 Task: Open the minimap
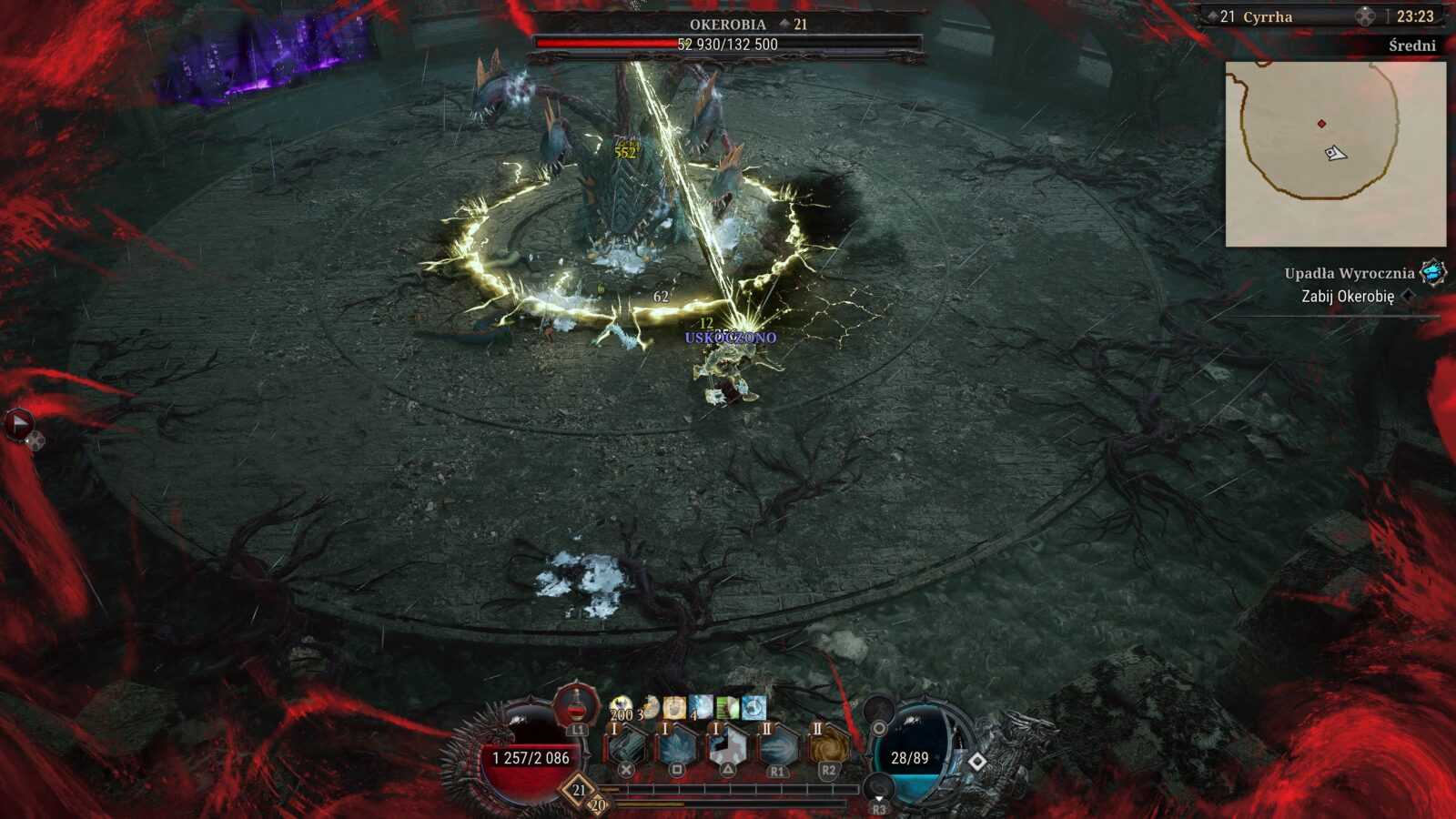click(x=1335, y=154)
